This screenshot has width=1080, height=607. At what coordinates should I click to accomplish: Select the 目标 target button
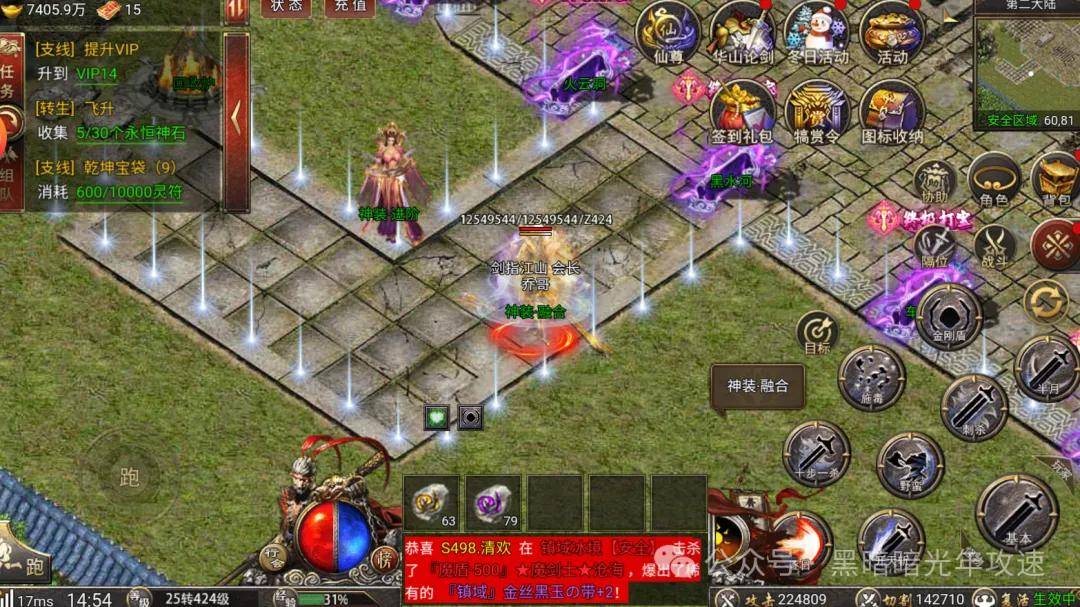817,333
